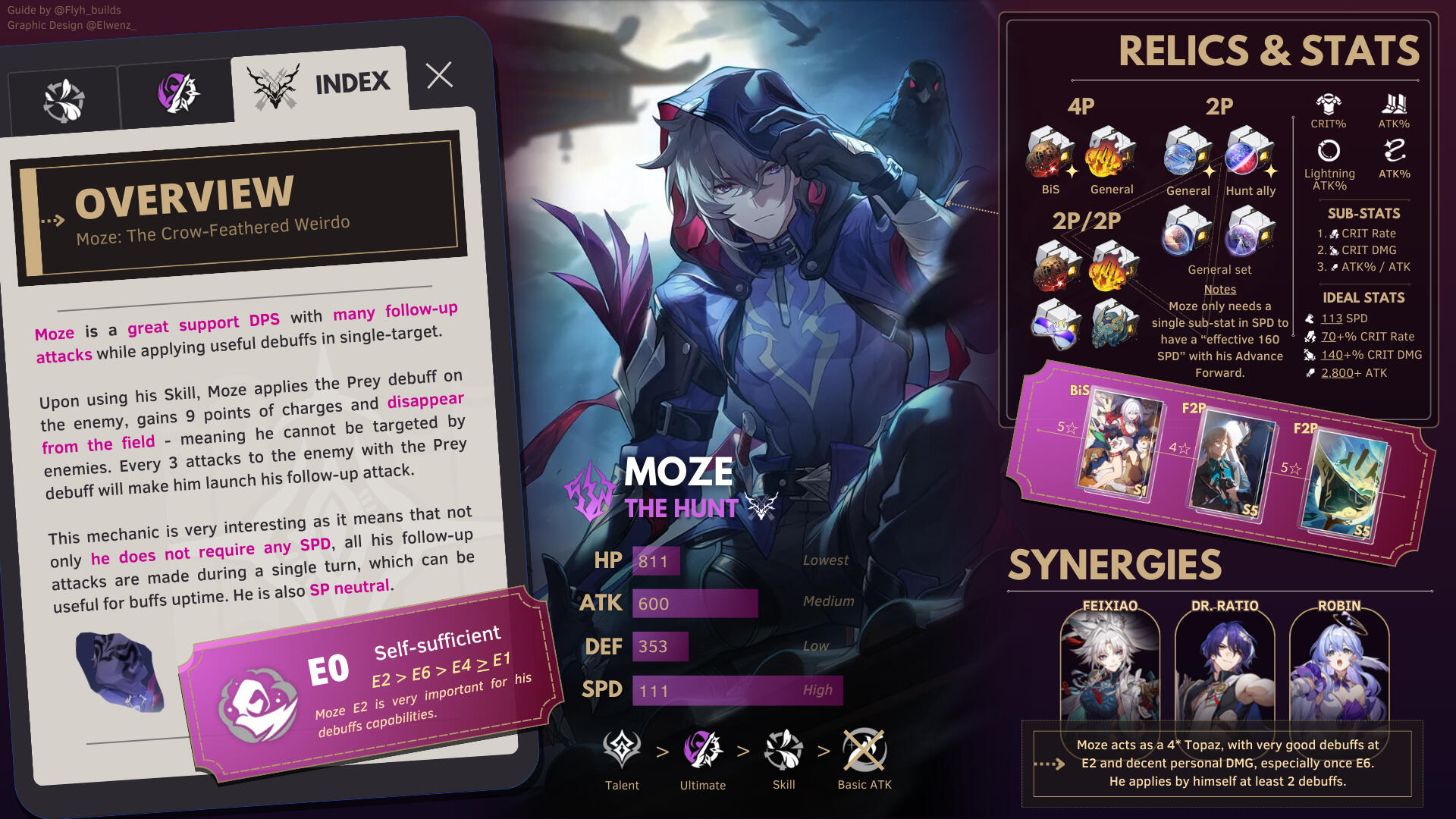This screenshot has height=819, width=1456.
Task: Select the BiS 5-star light cone card
Action: 1119,445
